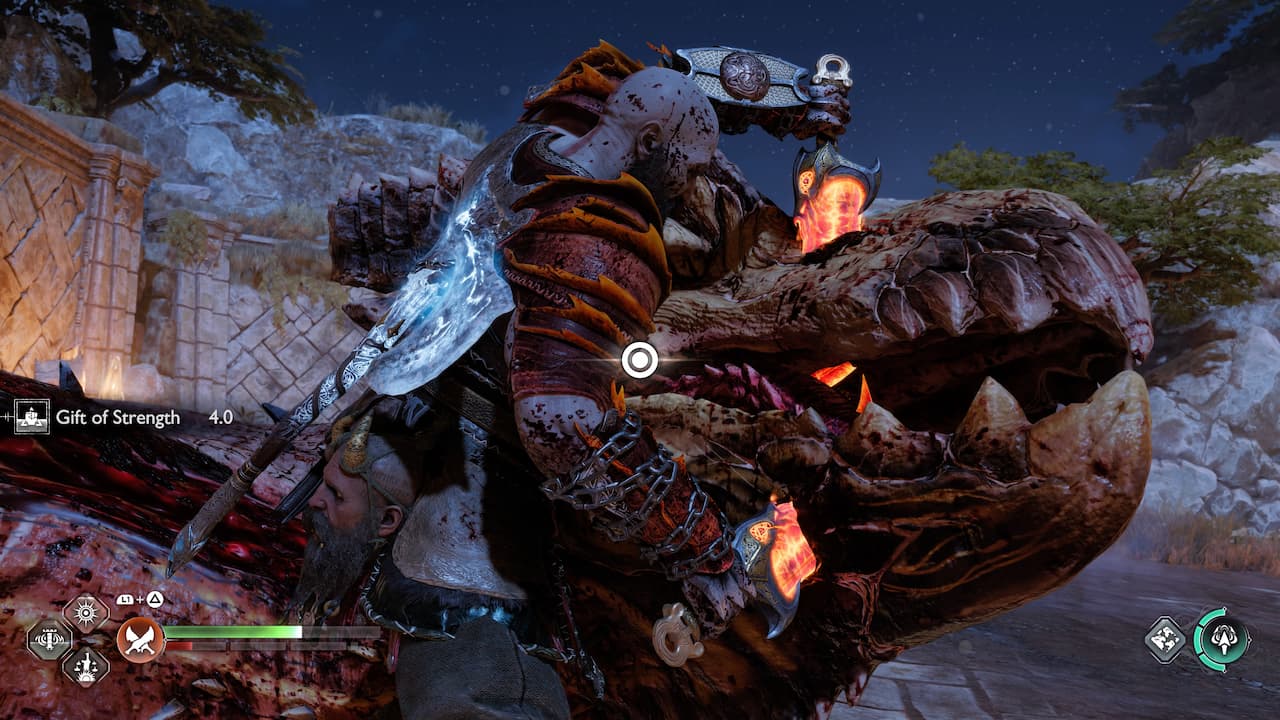Choose the sword and scales runic icon
The height and width of the screenshot is (720, 1280).
86,666
